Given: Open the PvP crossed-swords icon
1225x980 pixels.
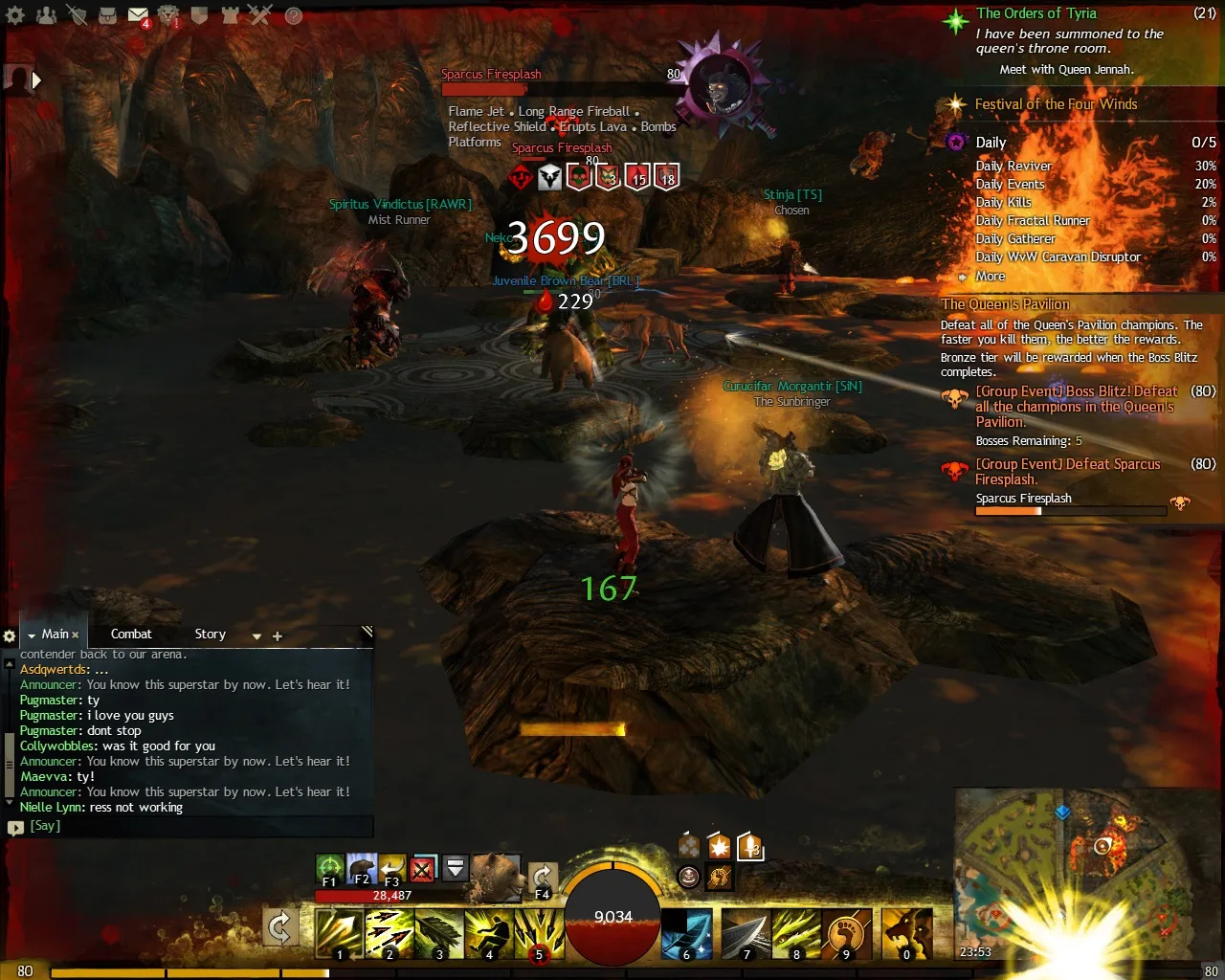Looking at the screenshot, I should point(260,15).
